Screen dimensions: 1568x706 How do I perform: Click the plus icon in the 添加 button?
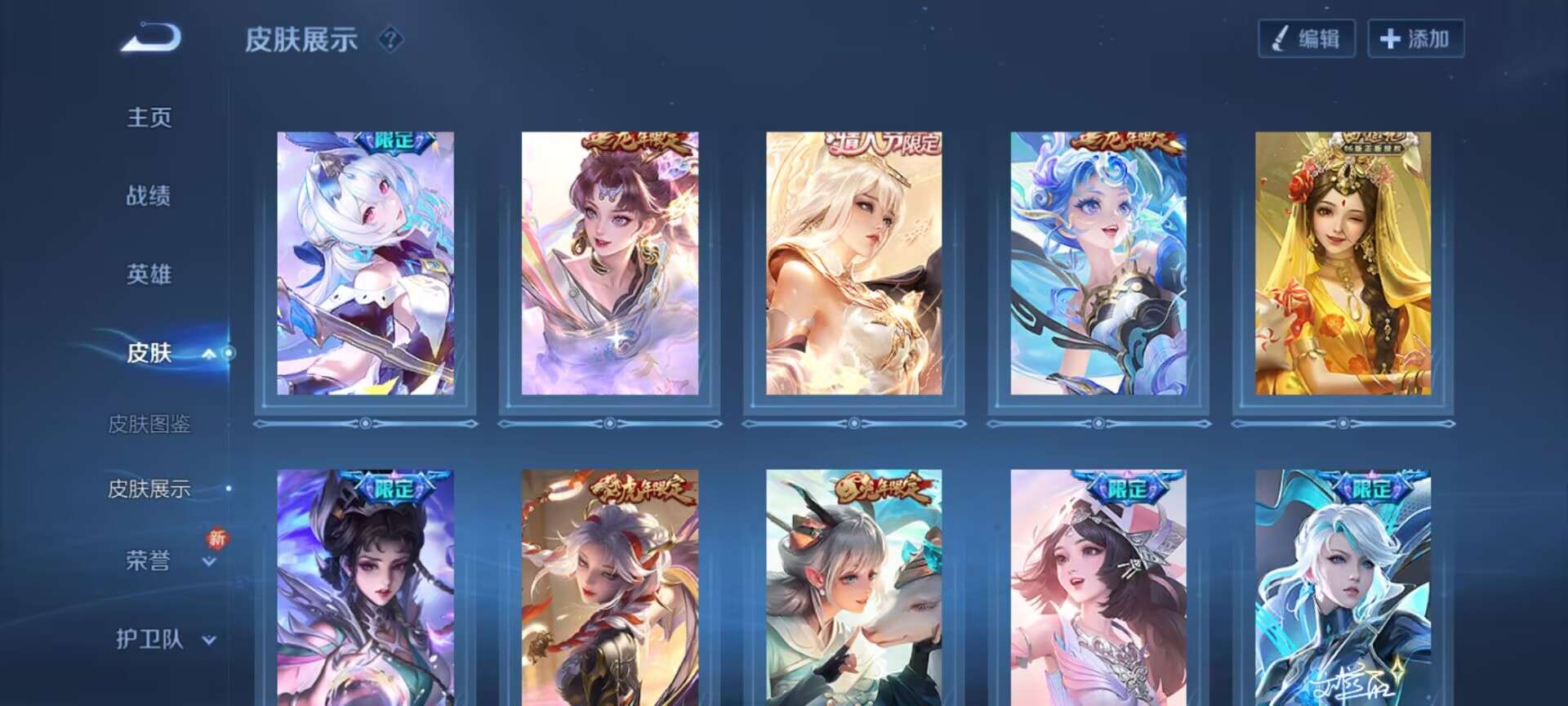1391,37
